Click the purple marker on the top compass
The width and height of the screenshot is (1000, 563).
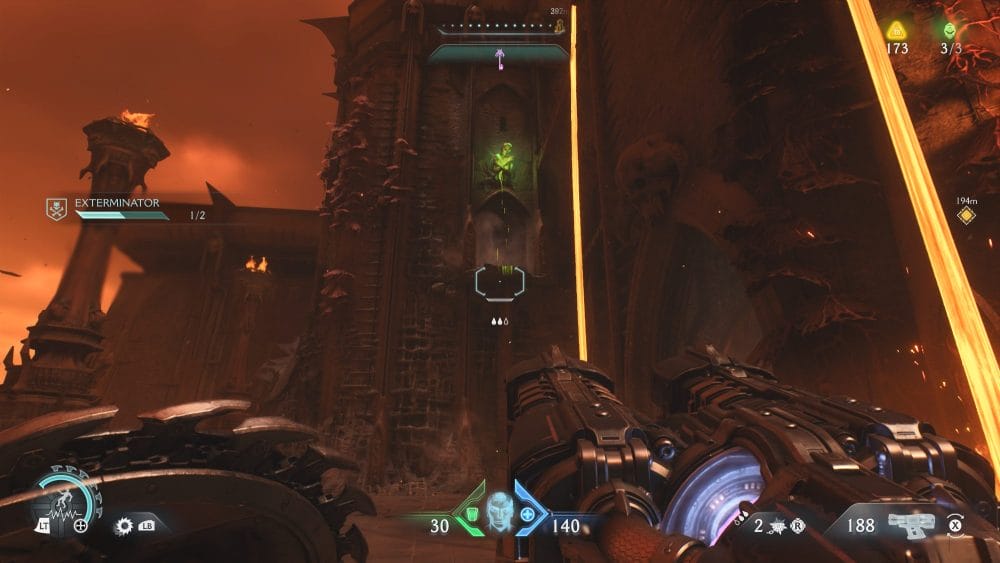pos(498,58)
